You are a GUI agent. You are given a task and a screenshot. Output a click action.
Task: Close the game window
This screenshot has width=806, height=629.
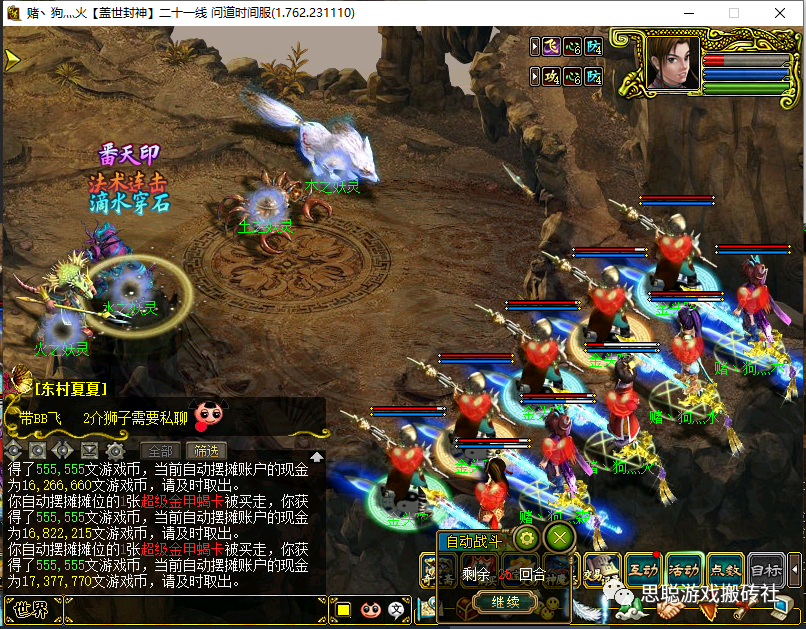779,13
